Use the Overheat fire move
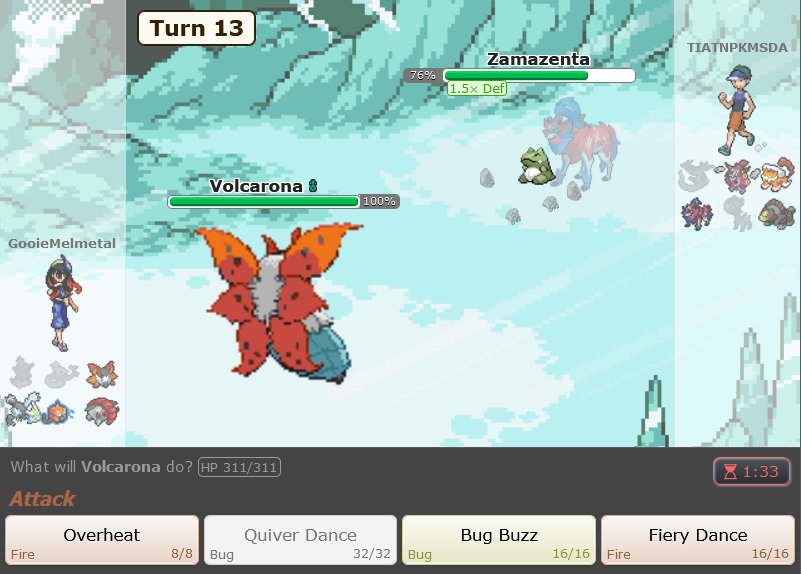This screenshot has width=801, height=574. tap(102, 541)
